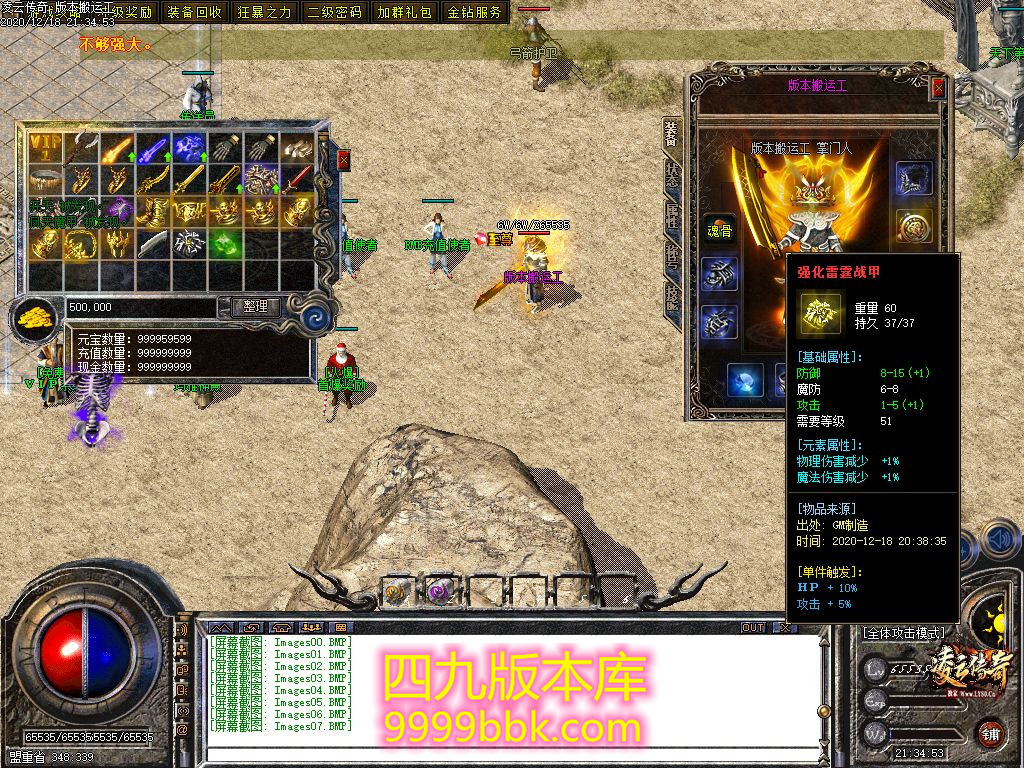This screenshot has height=768, width=1024.
Task: Switch to the 技能 skills tab
Action: (672, 297)
